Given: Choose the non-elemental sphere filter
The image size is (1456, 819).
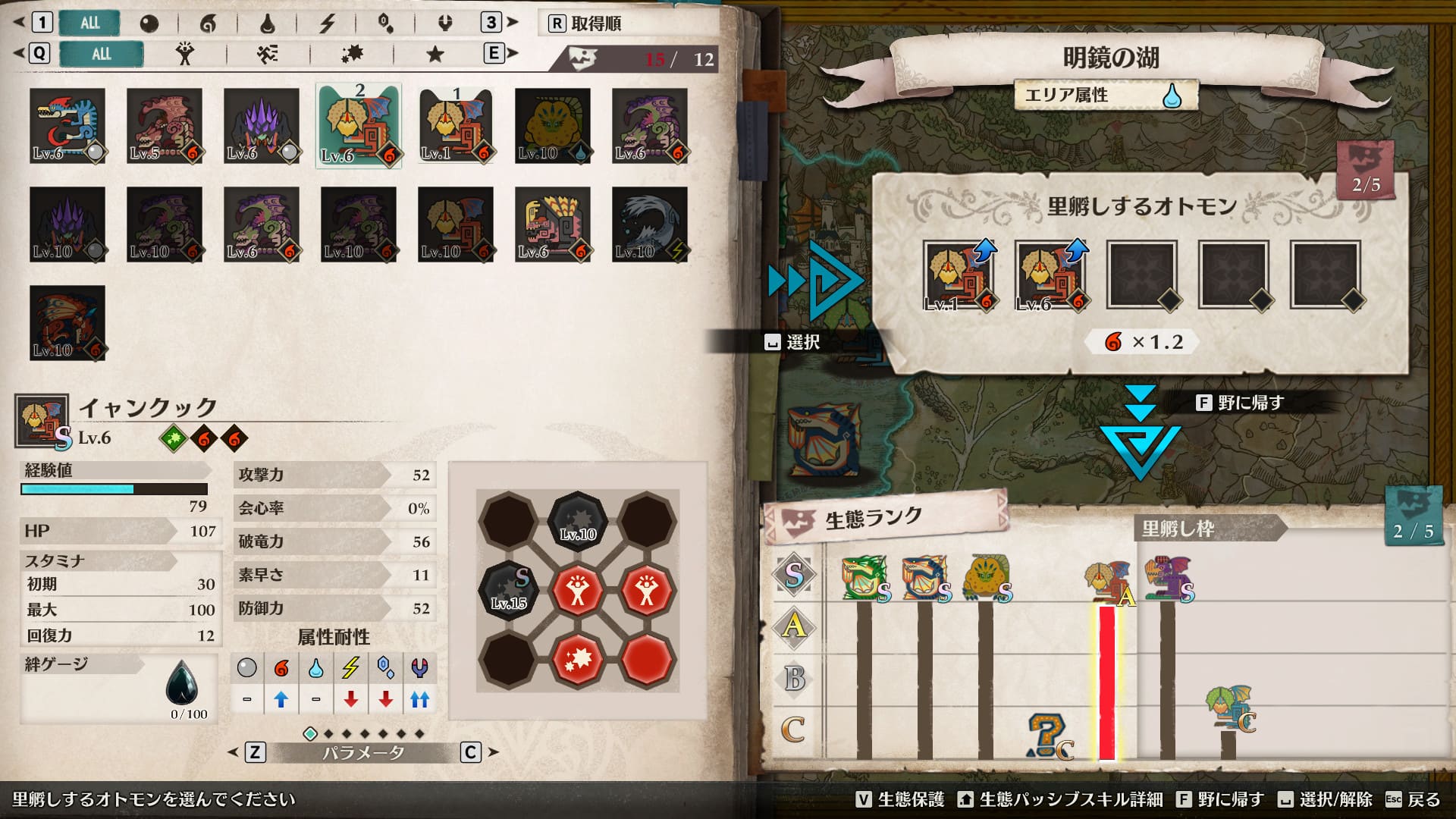Looking at the screenshot, I should click(149, 24).
